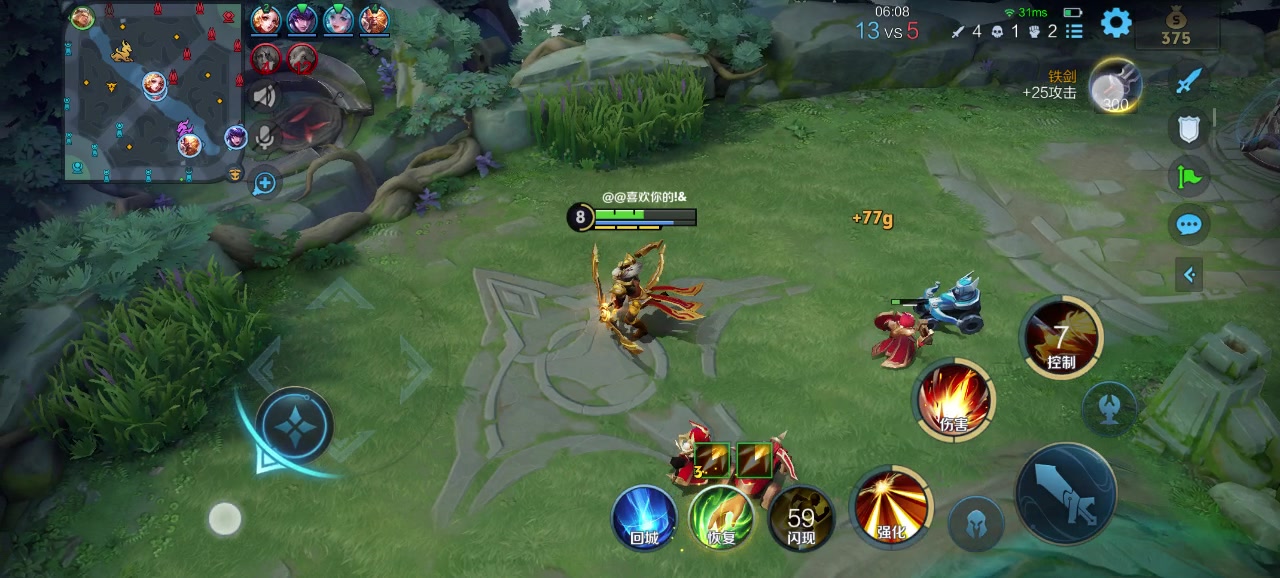1280x578 pixels.
Task: Use the 恢复 heal ability
Action: tap(722, 516)
